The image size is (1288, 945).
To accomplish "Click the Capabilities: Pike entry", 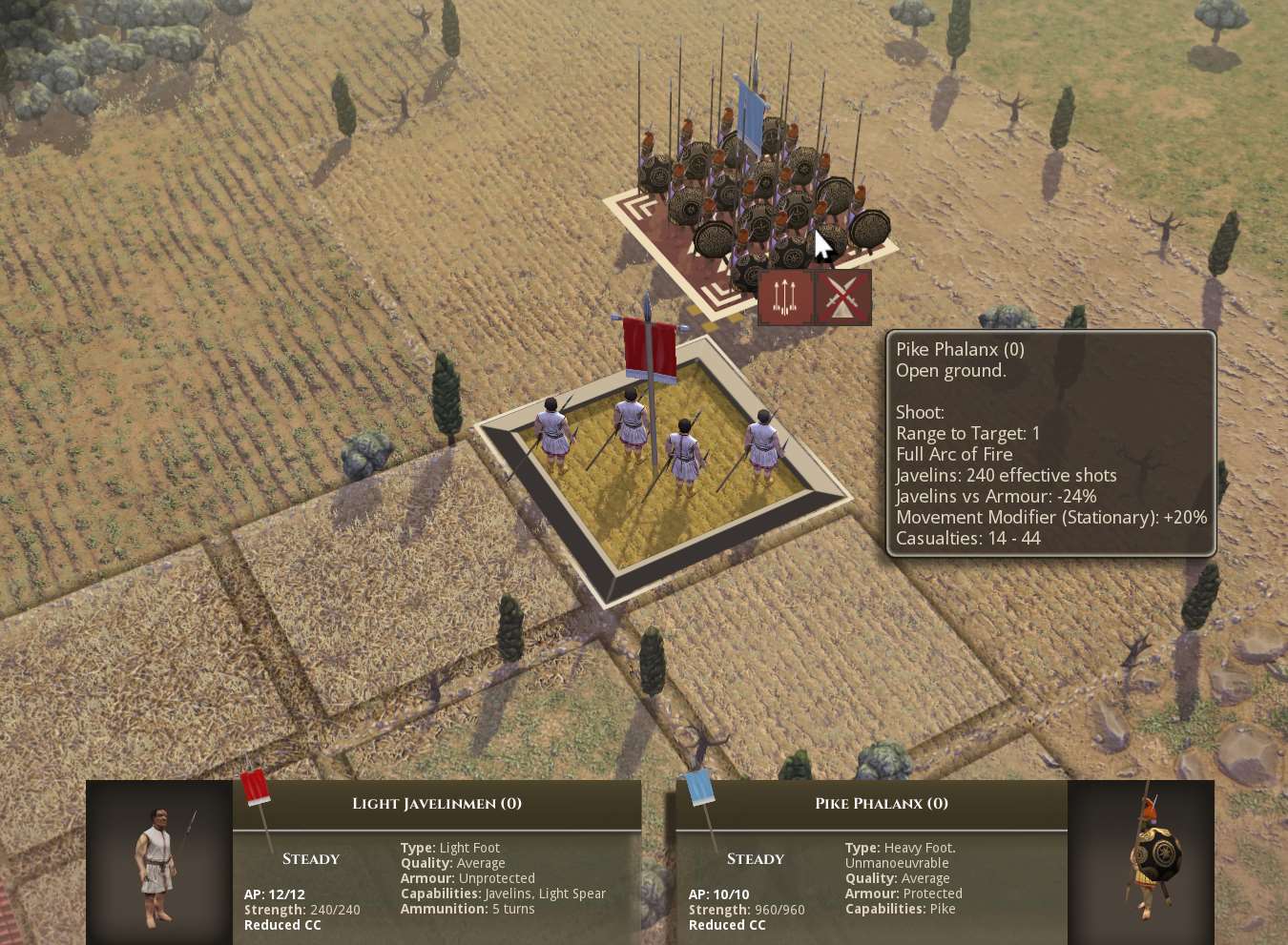I will [x=901, y=909].
